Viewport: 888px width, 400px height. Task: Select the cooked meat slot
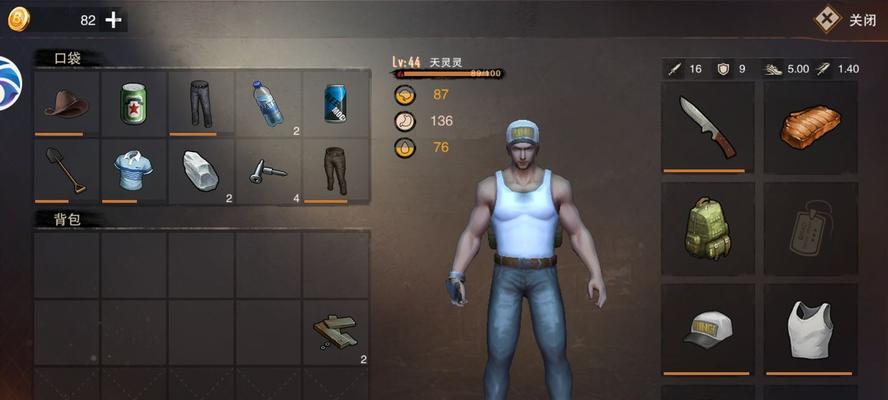[811, 127]
